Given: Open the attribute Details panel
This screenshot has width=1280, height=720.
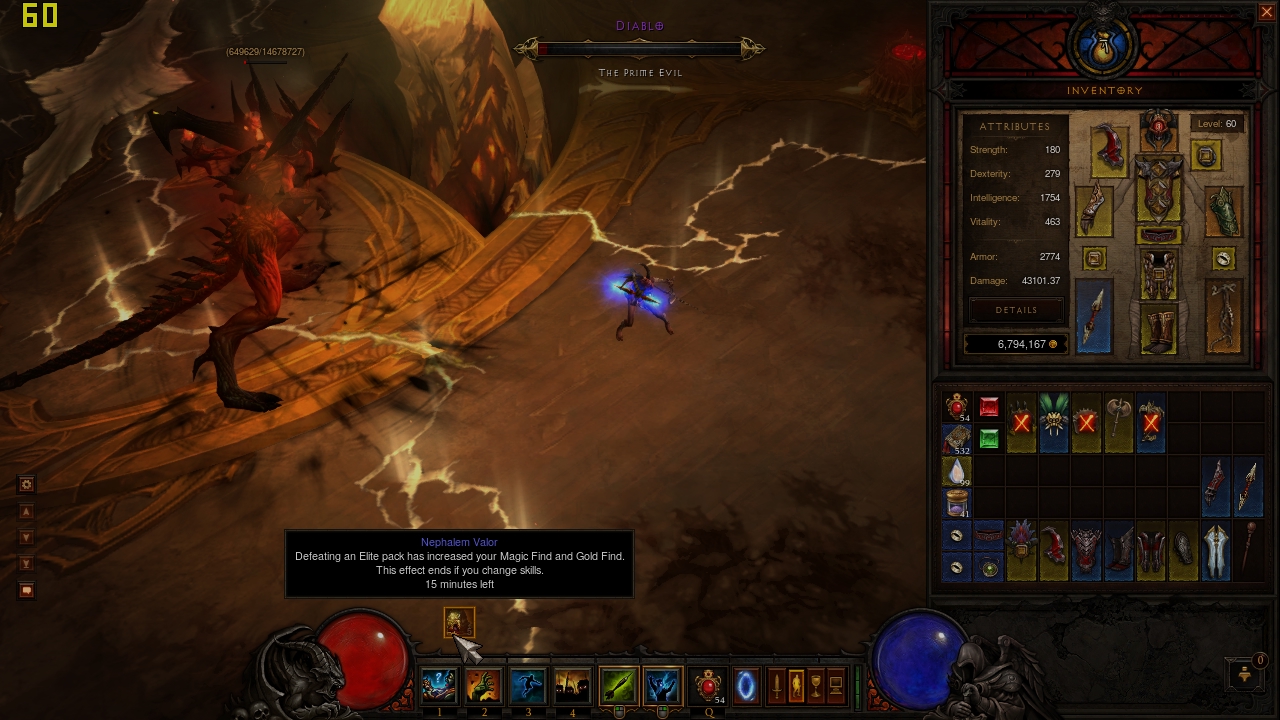Looking at the screenshot, I should [1016, 310].
